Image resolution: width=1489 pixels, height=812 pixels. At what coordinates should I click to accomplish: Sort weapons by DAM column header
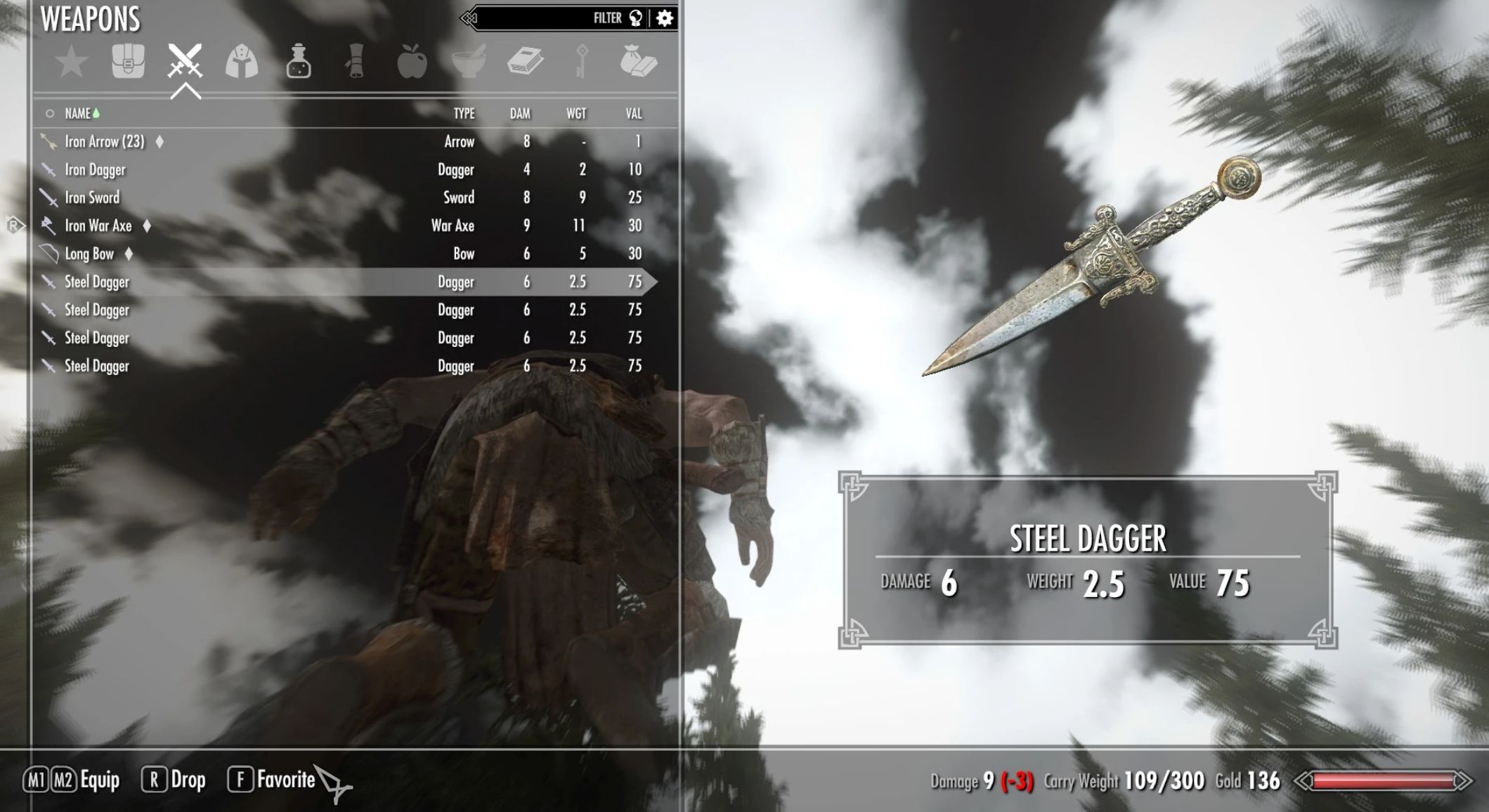click(x=520, y=114)
